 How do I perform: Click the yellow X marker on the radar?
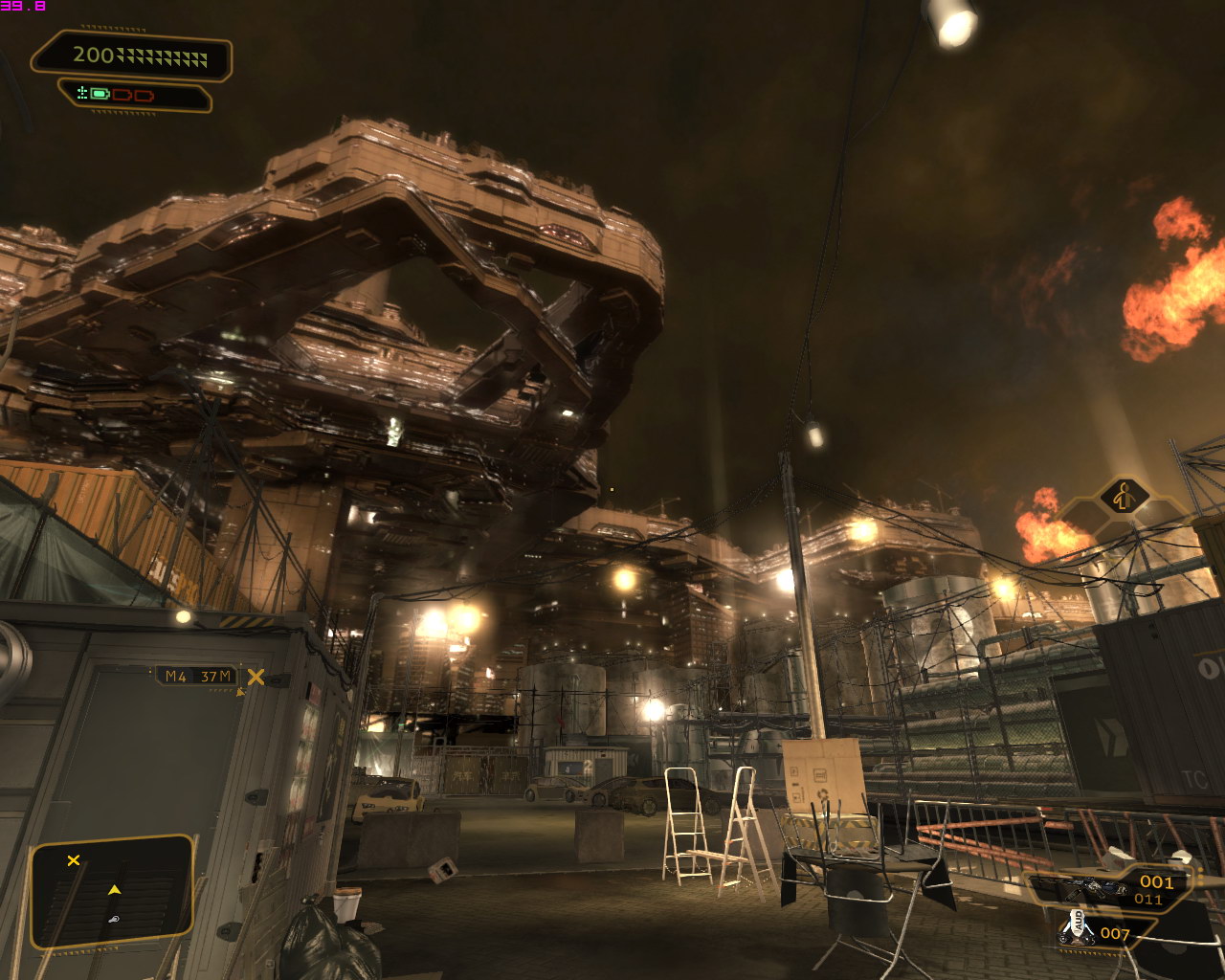click(74, 860)
